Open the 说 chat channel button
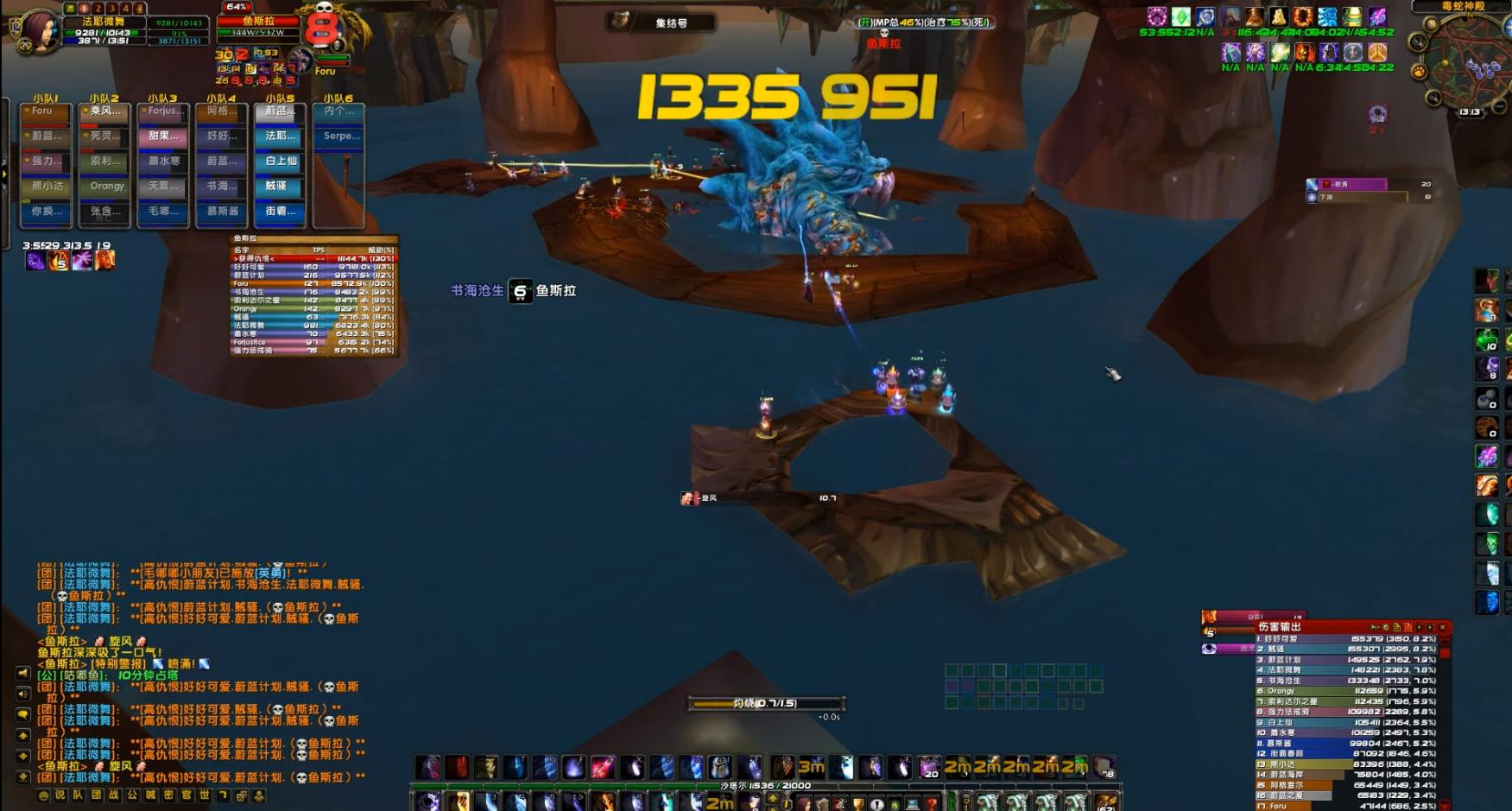The height and width of the screenshot is (811, 1512). point(60,795)
